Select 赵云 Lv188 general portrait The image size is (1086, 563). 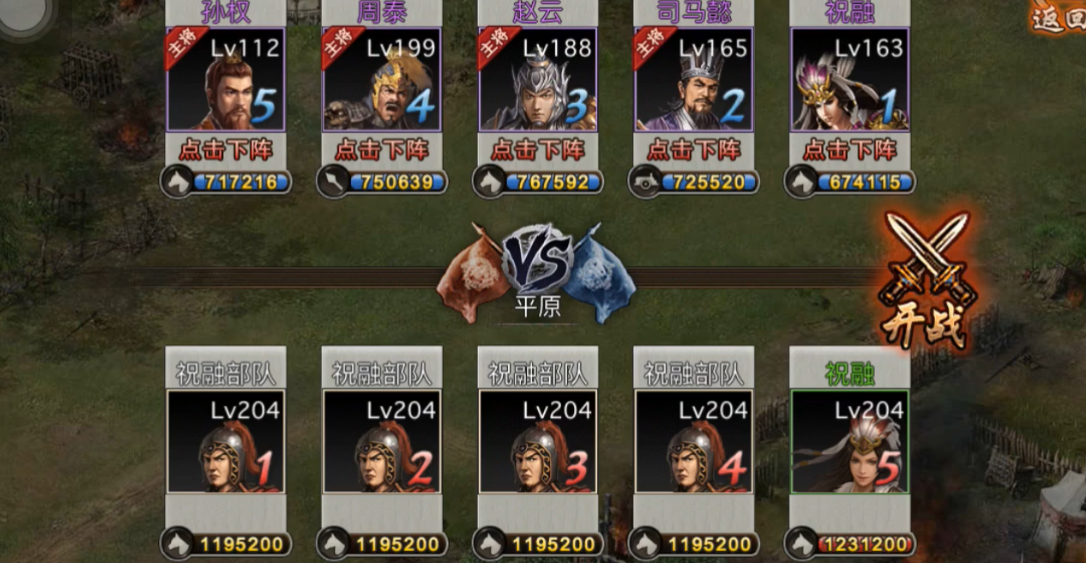pyautogui.click(x=538, y=80)
